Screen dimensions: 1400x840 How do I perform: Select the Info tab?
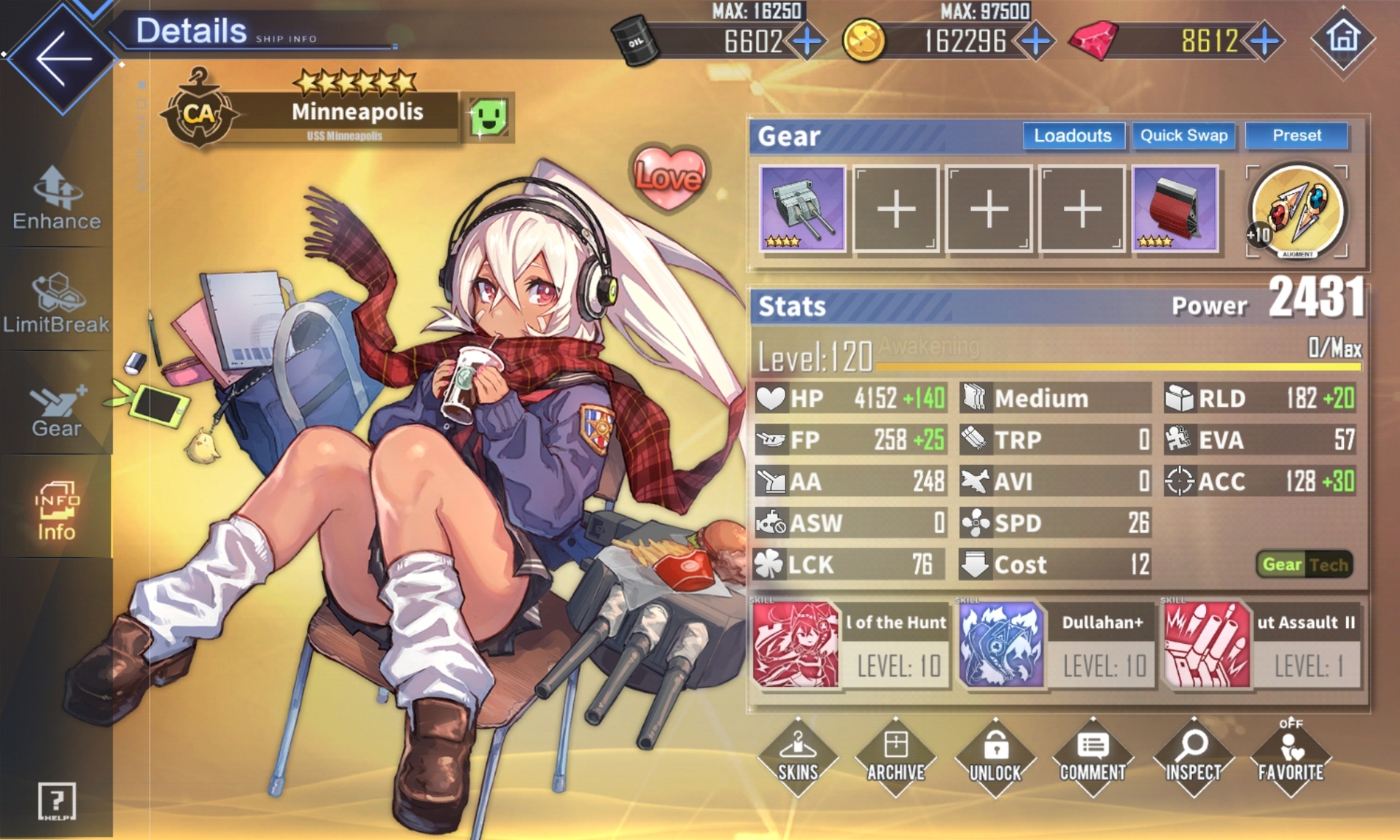pos(56,511)
